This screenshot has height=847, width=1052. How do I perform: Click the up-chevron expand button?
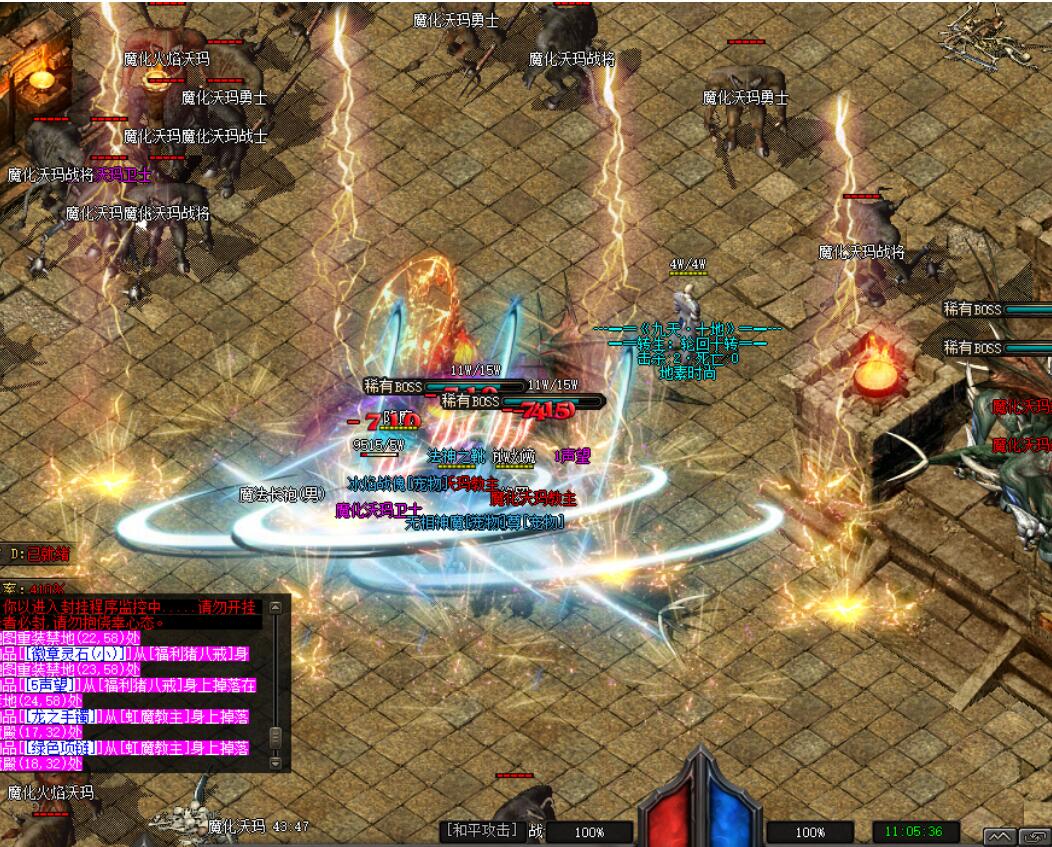1001,836
